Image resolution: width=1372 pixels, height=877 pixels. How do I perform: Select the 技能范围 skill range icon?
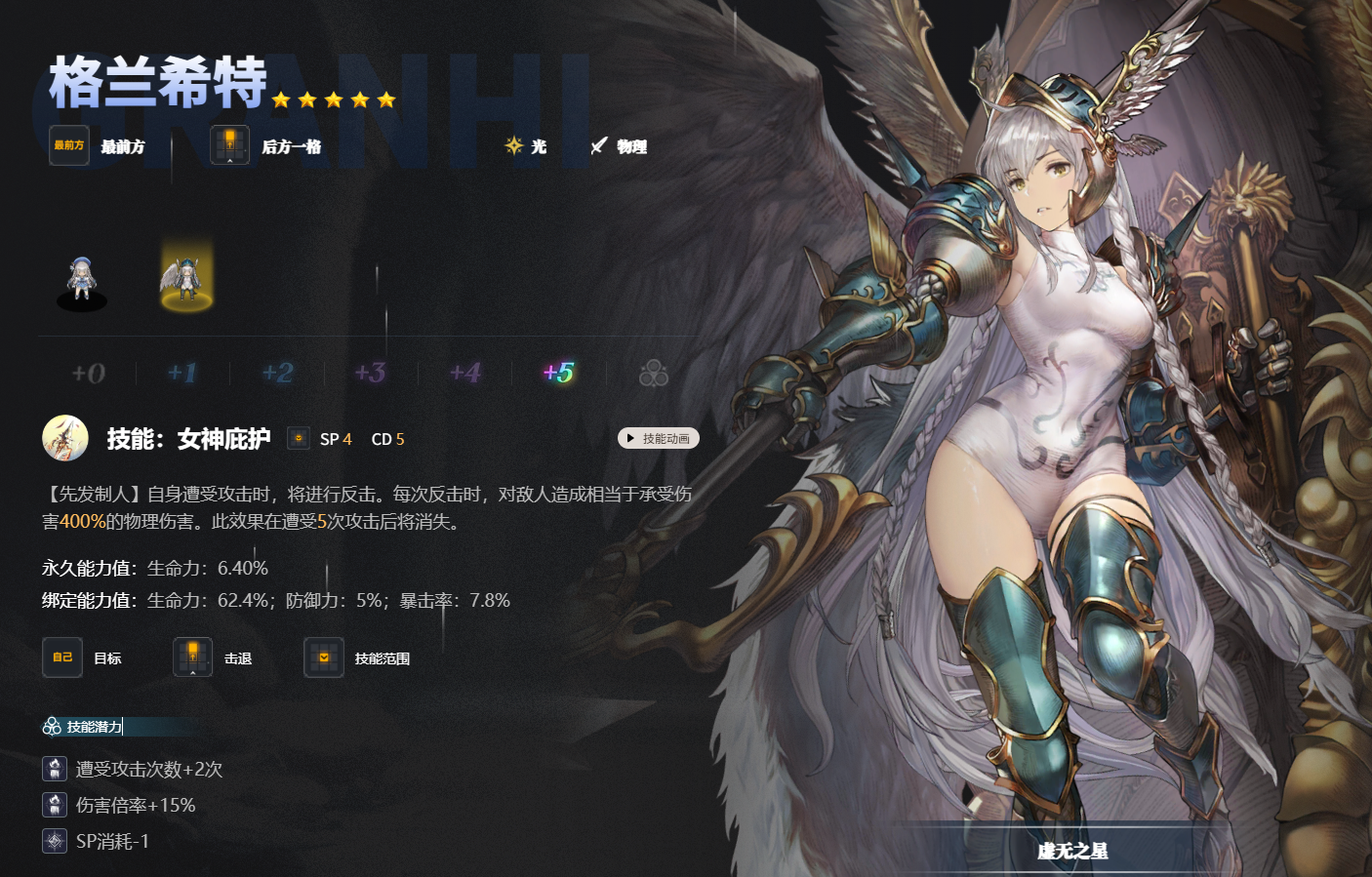point(324,658)
